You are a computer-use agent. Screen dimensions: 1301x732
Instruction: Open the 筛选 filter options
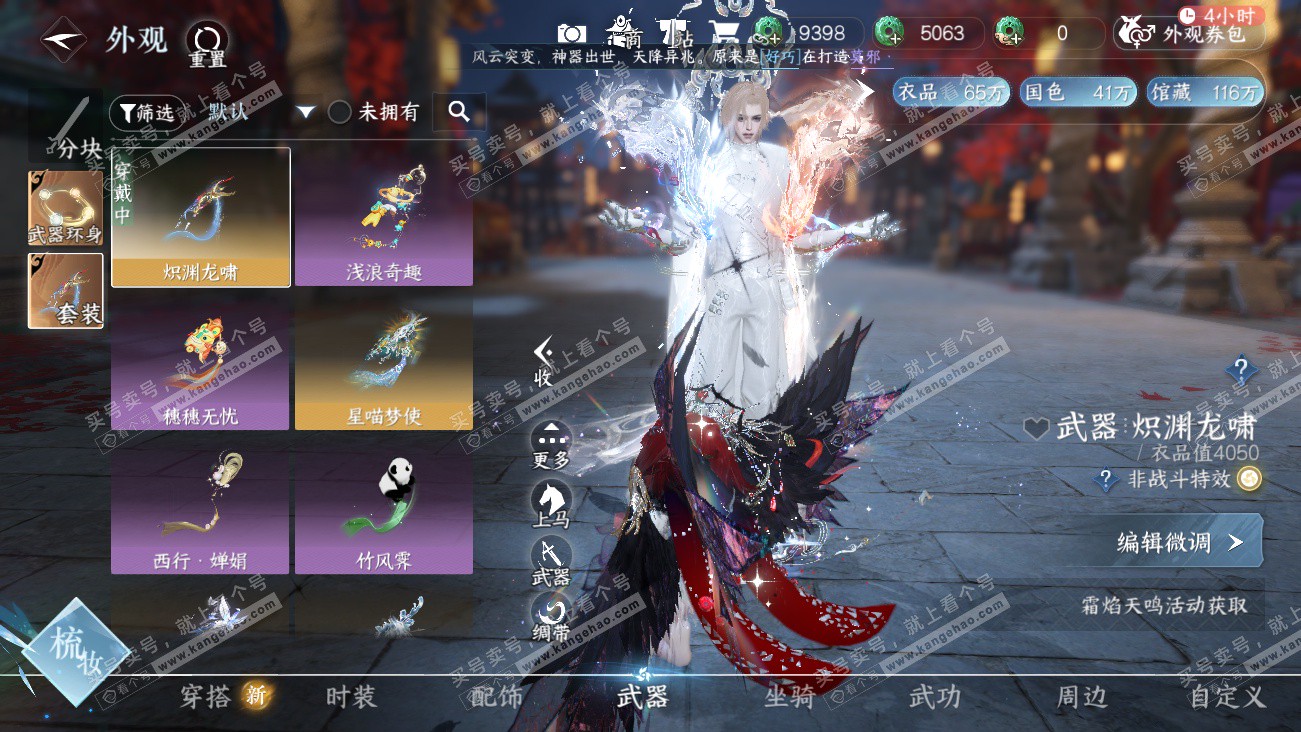click(x=146, y=112)
